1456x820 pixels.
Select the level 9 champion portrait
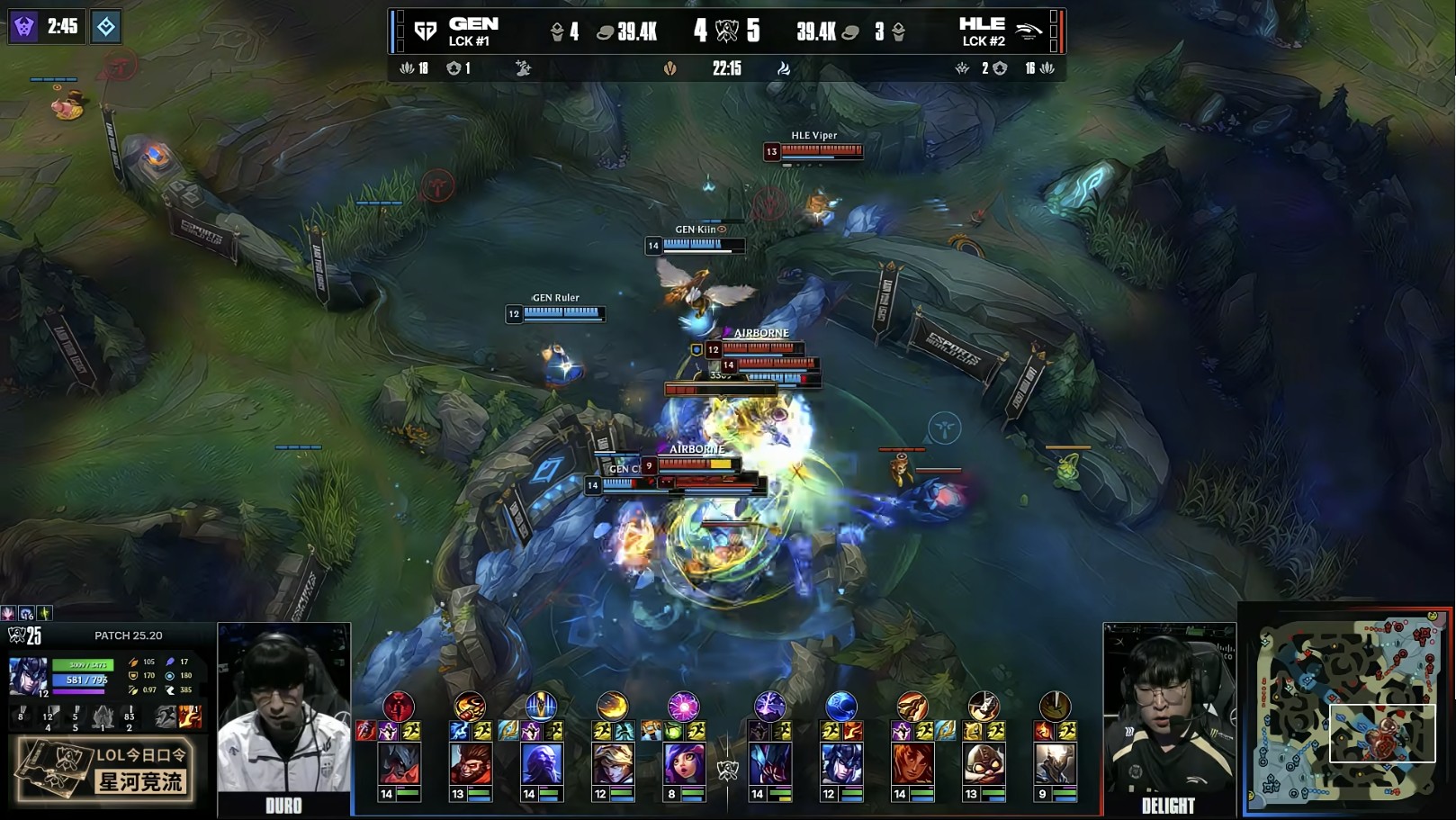click(1055, 764)
